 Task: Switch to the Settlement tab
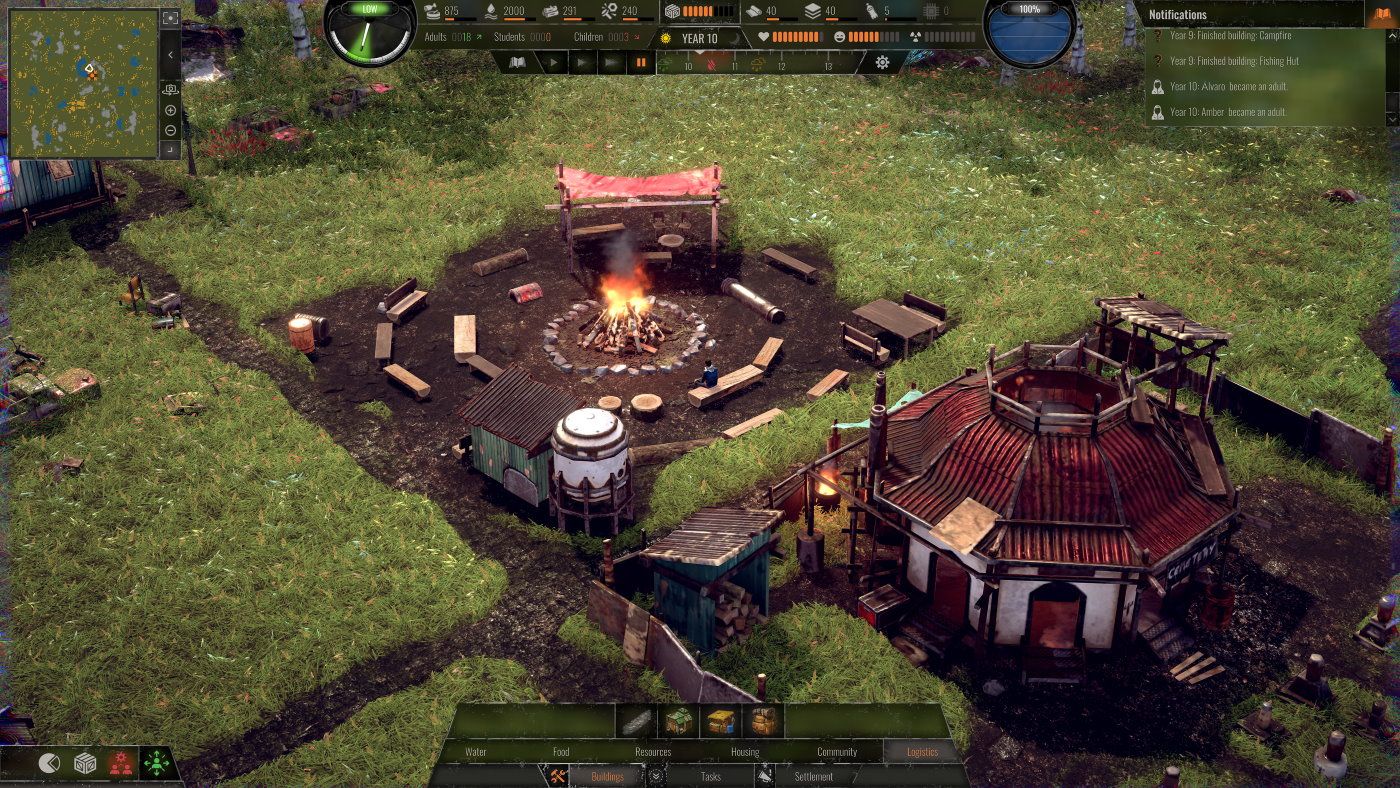pyautogui.click(x=812, y=777)
